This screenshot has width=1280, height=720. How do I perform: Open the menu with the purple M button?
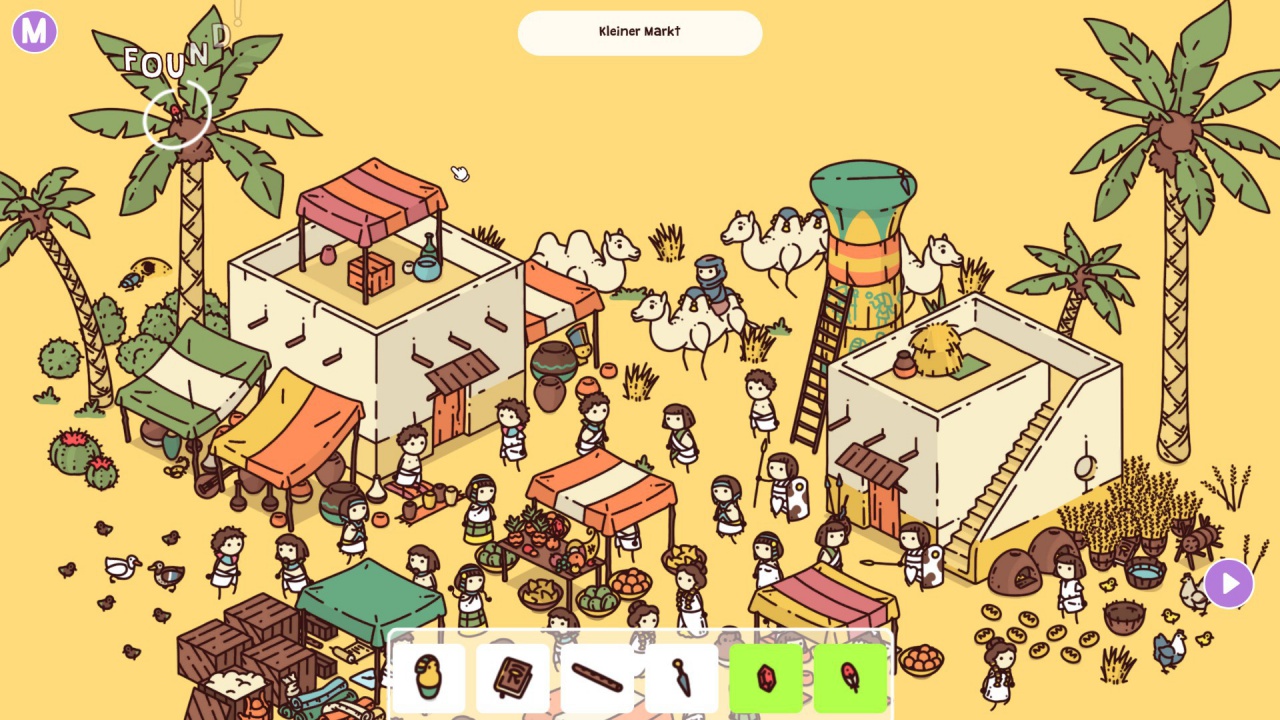pos(33,32)
